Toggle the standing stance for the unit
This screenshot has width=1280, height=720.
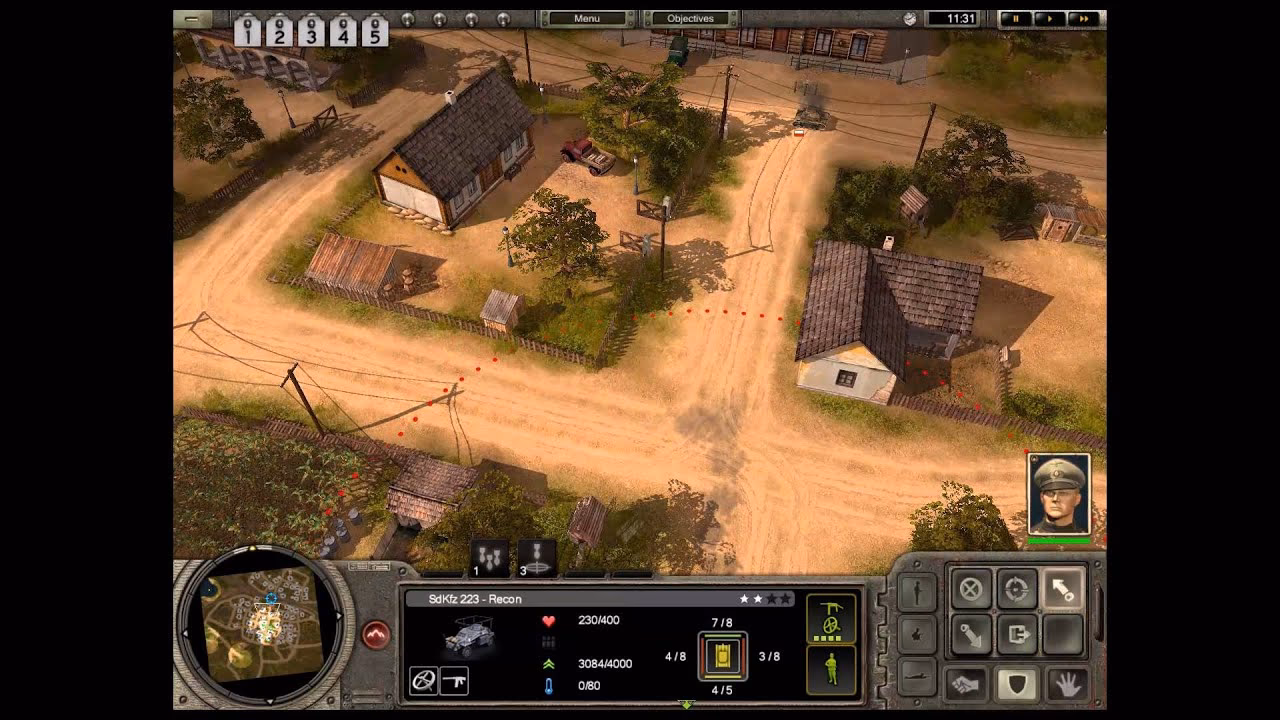click(x=918, y=591)
